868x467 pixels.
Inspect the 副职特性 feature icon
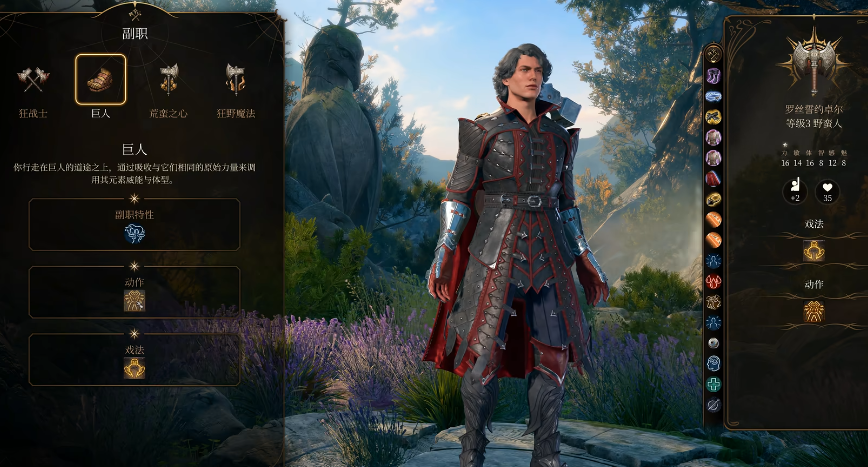click(134, 233)
